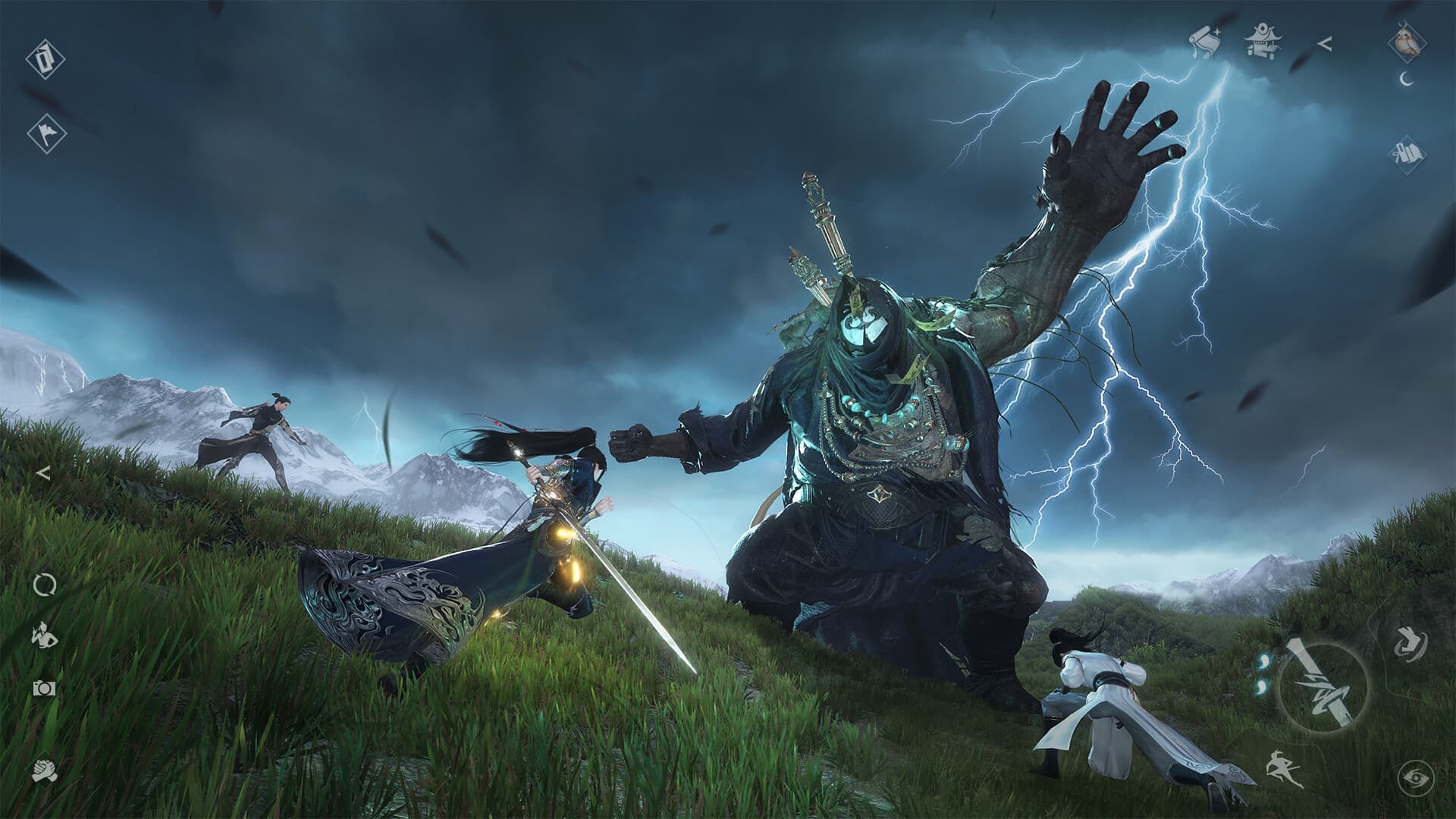Open the painted scroll feature icon at top
Screen dimensions: 1456x819
1206,39
